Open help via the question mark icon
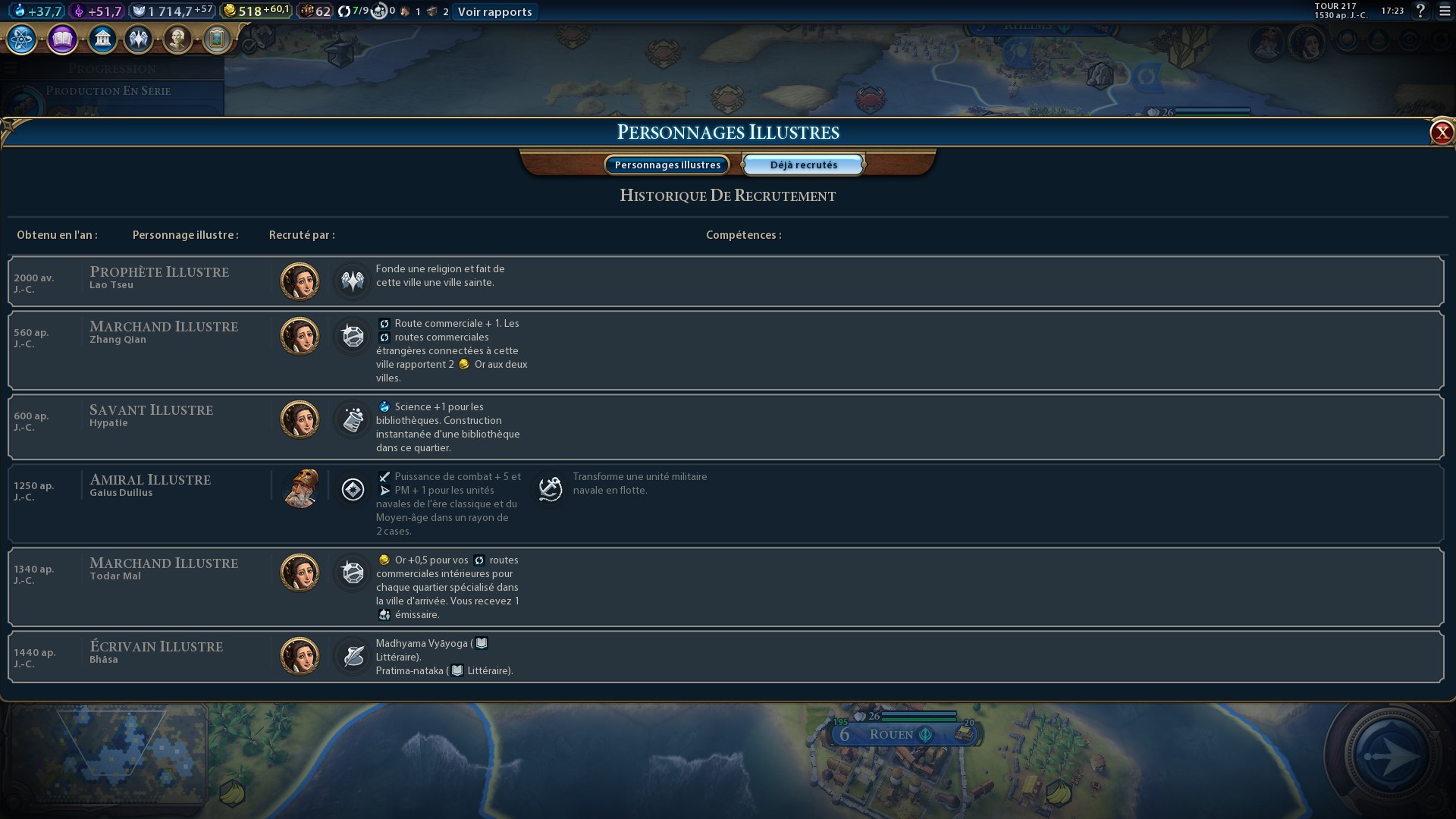 point(1420,11)
